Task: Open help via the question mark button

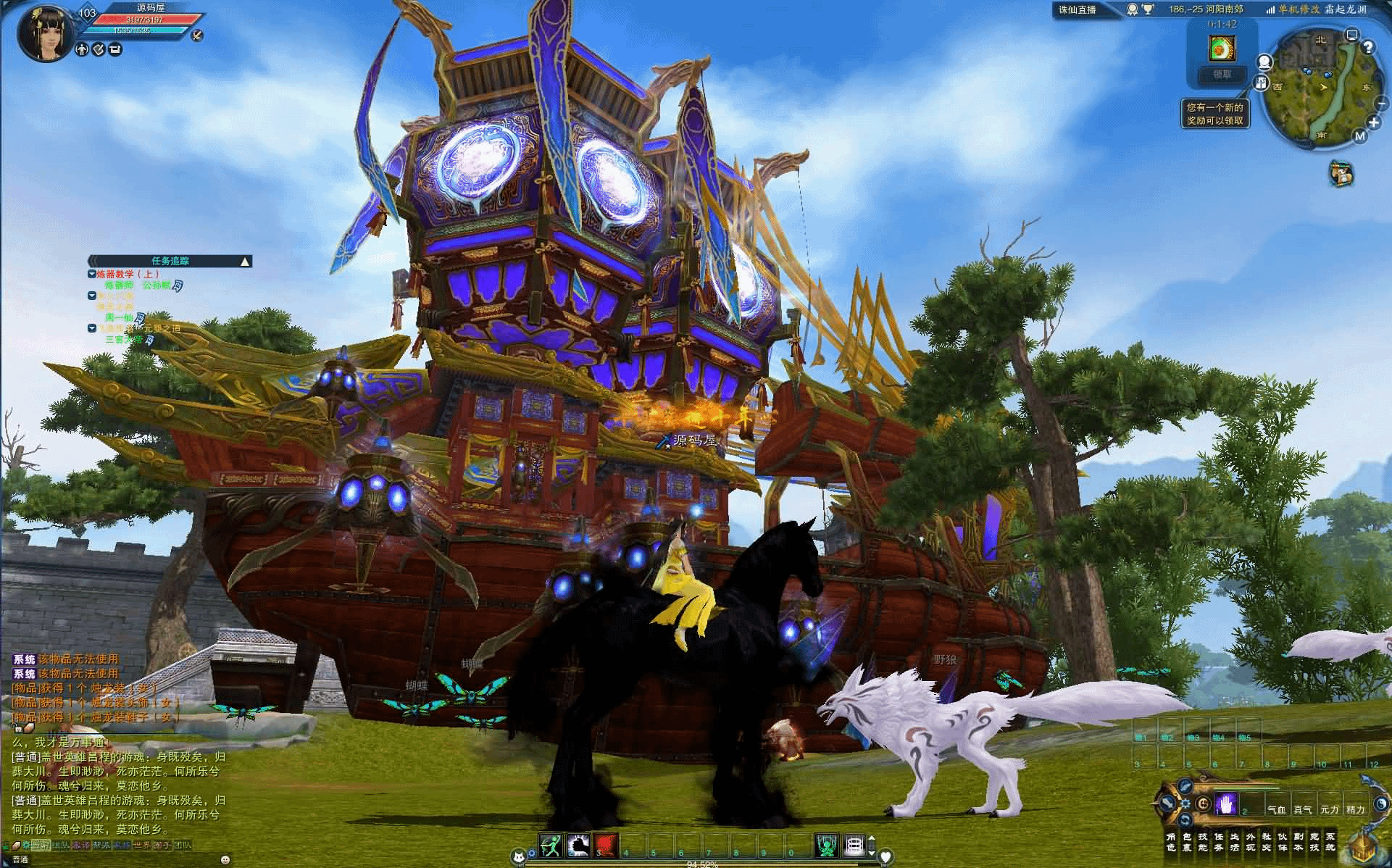Action: [x=1368, y=48]
